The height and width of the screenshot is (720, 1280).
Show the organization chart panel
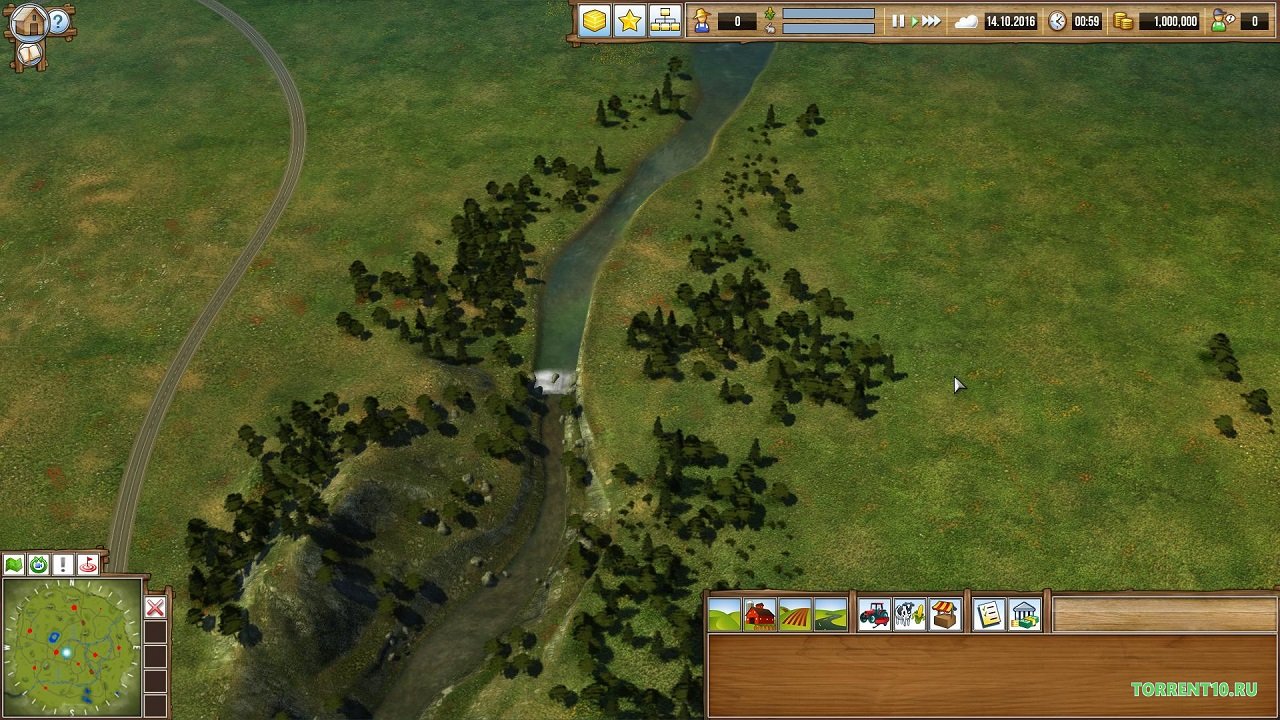(x=665, y=21)
